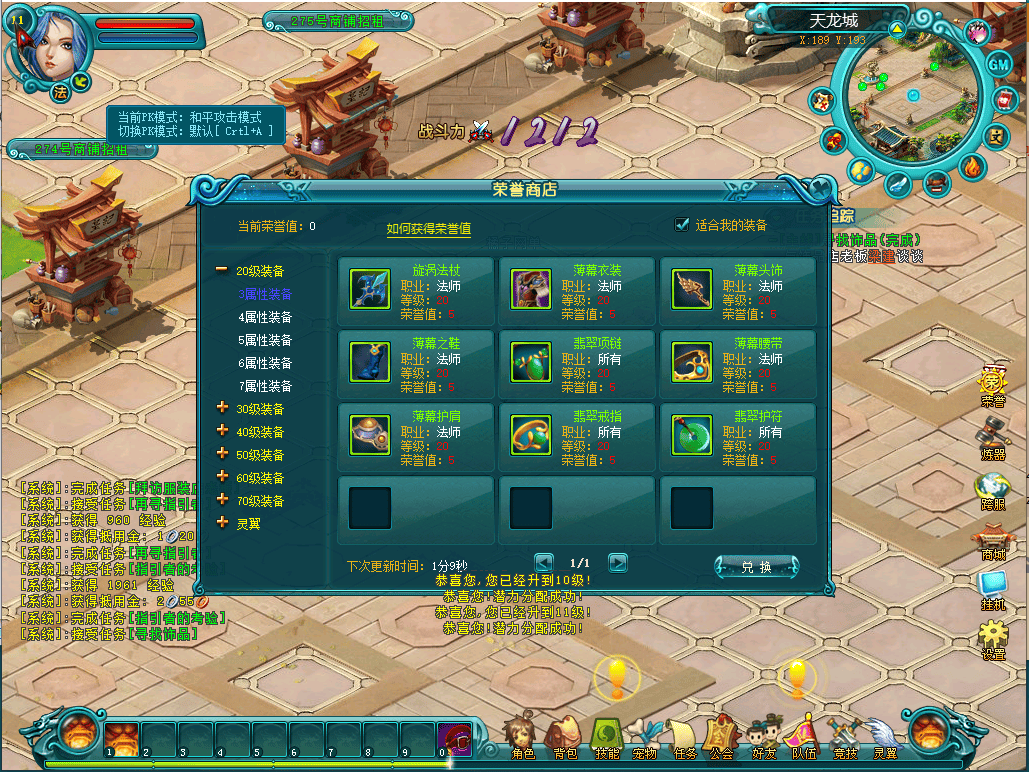1029x772 pixels.
Task: Open the 如何获得荣誉值 help link
Action: (x=429, y=229)
